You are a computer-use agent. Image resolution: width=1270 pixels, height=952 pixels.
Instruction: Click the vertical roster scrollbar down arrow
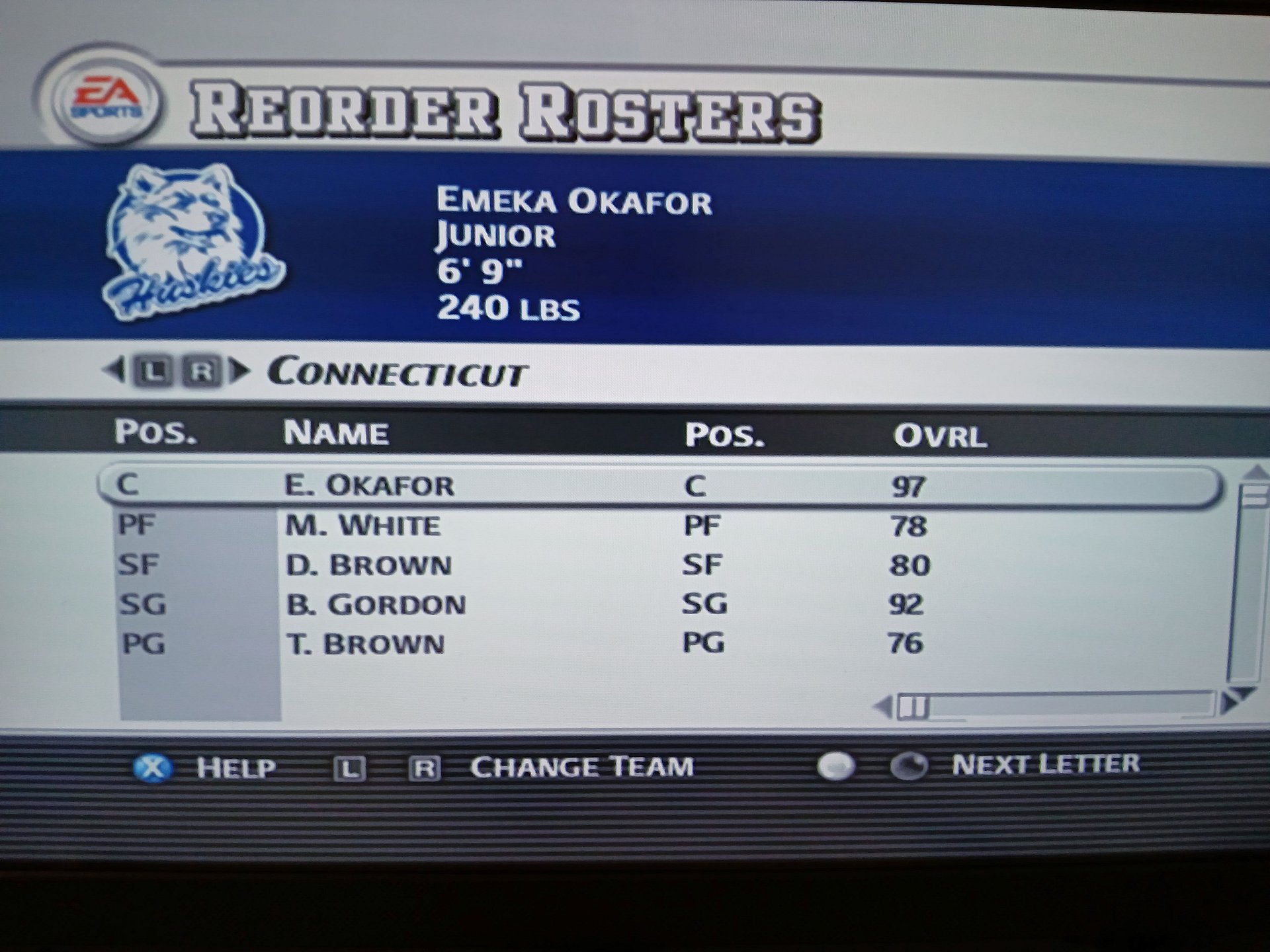[x=1242, y=693]
